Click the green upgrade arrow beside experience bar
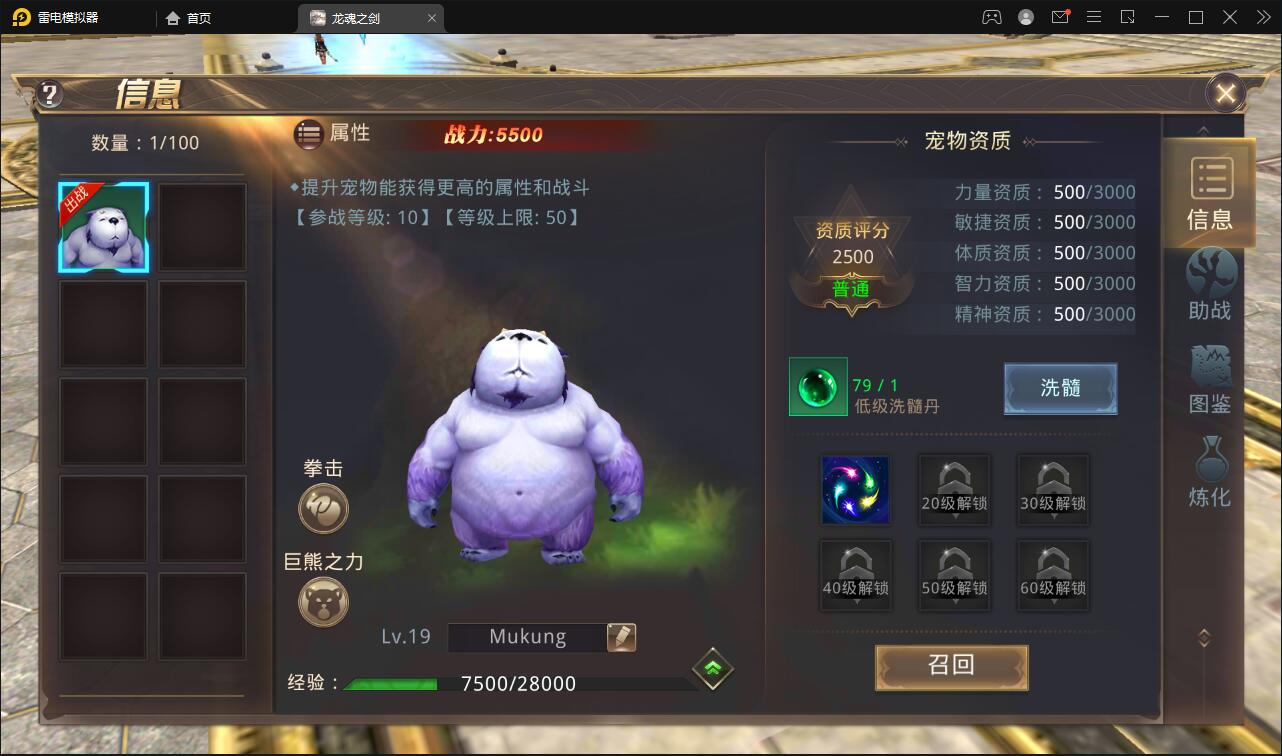 click(711, 668)
